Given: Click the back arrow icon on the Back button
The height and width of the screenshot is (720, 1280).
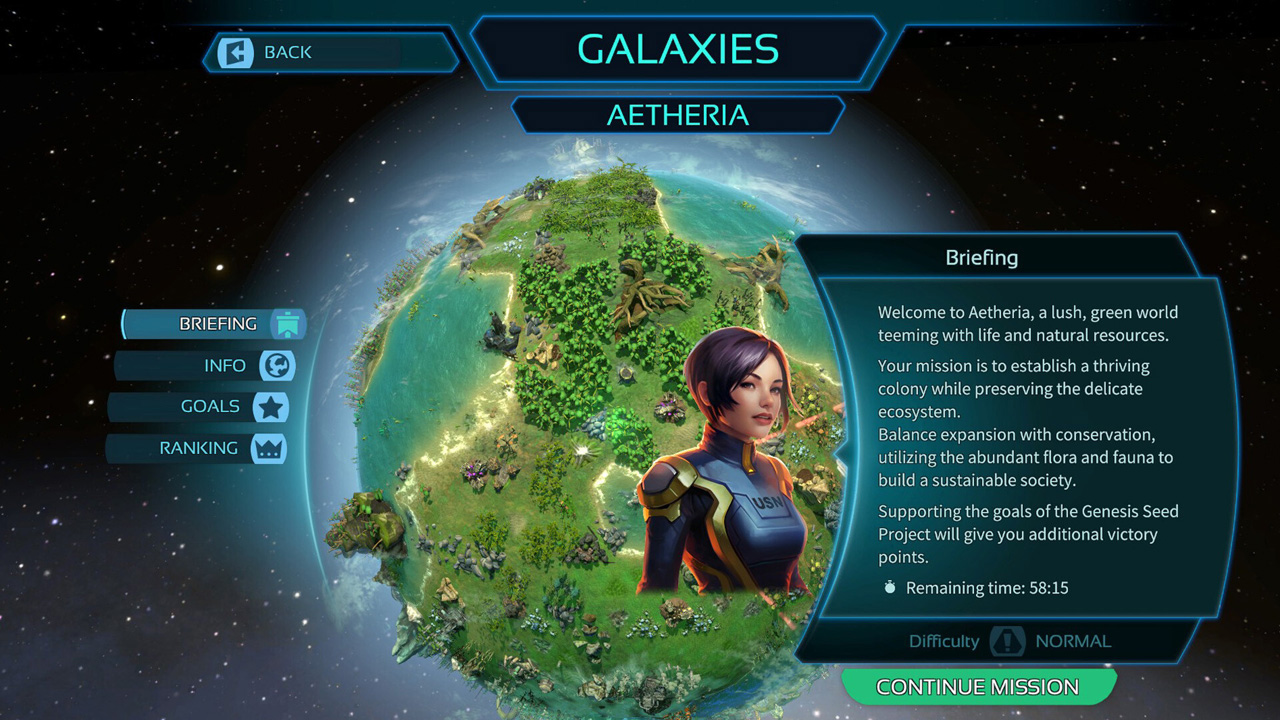Looking at the screenshot, I should tap(237, 52).
